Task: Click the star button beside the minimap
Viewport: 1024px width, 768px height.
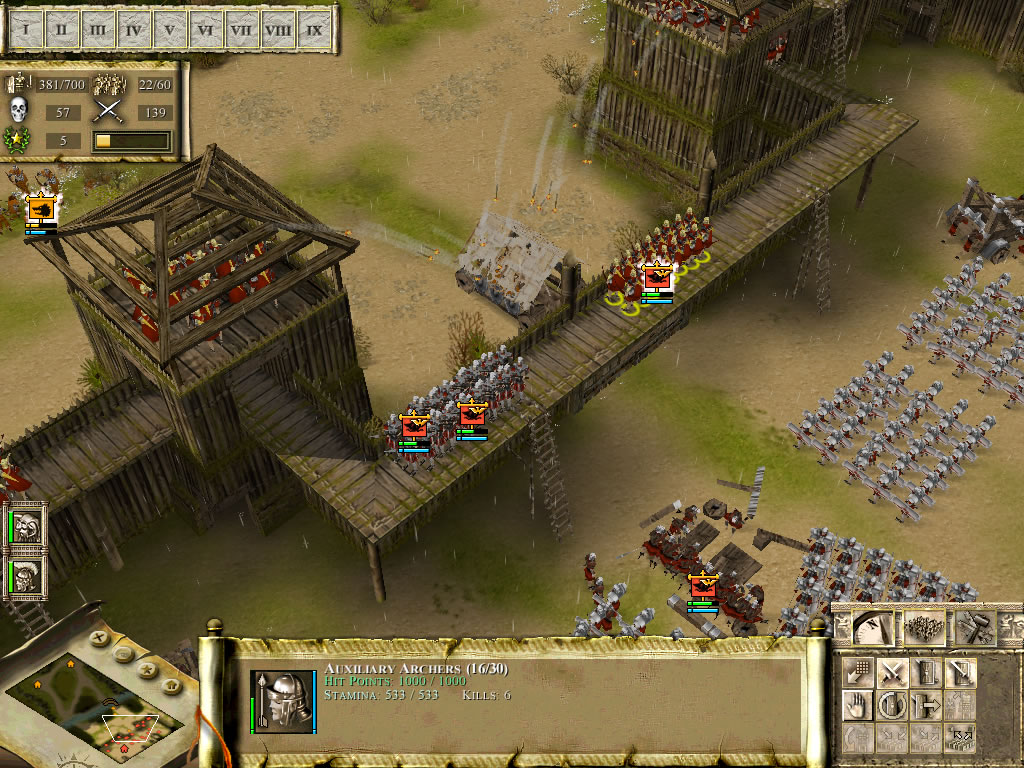Action: (147, 668)
